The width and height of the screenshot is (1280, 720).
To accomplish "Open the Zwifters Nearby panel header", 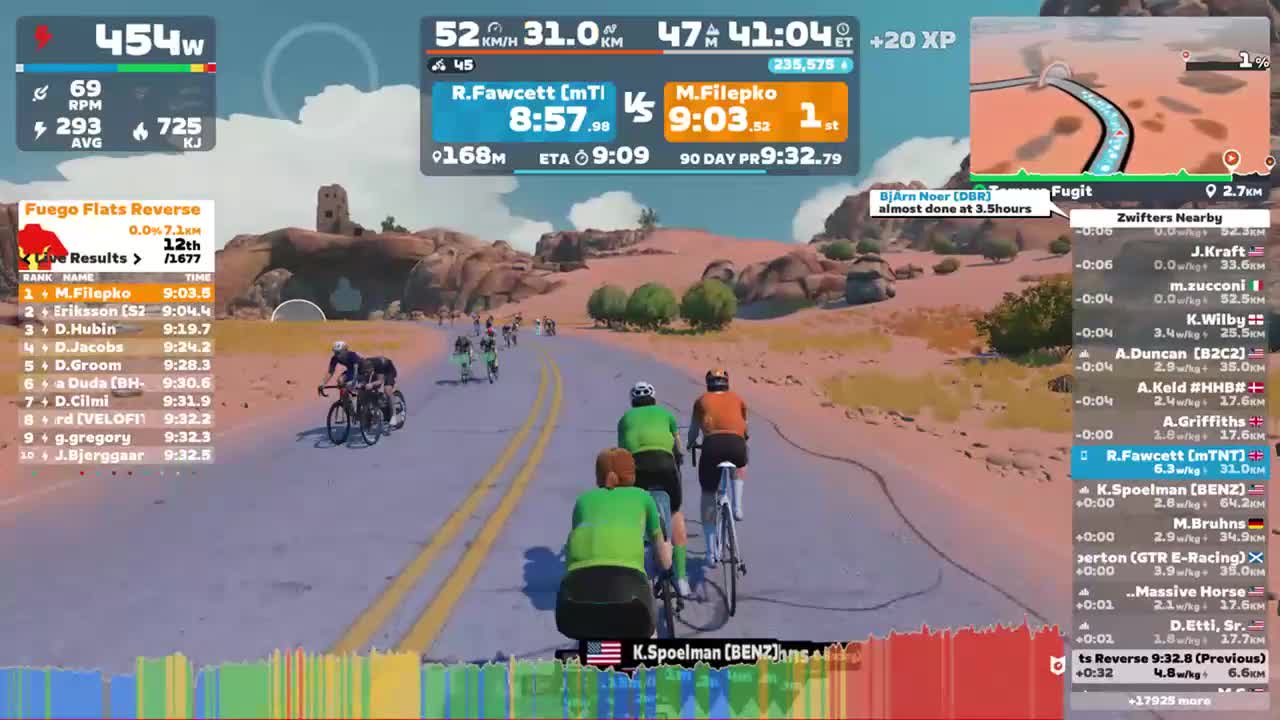I will point(1171,217).
